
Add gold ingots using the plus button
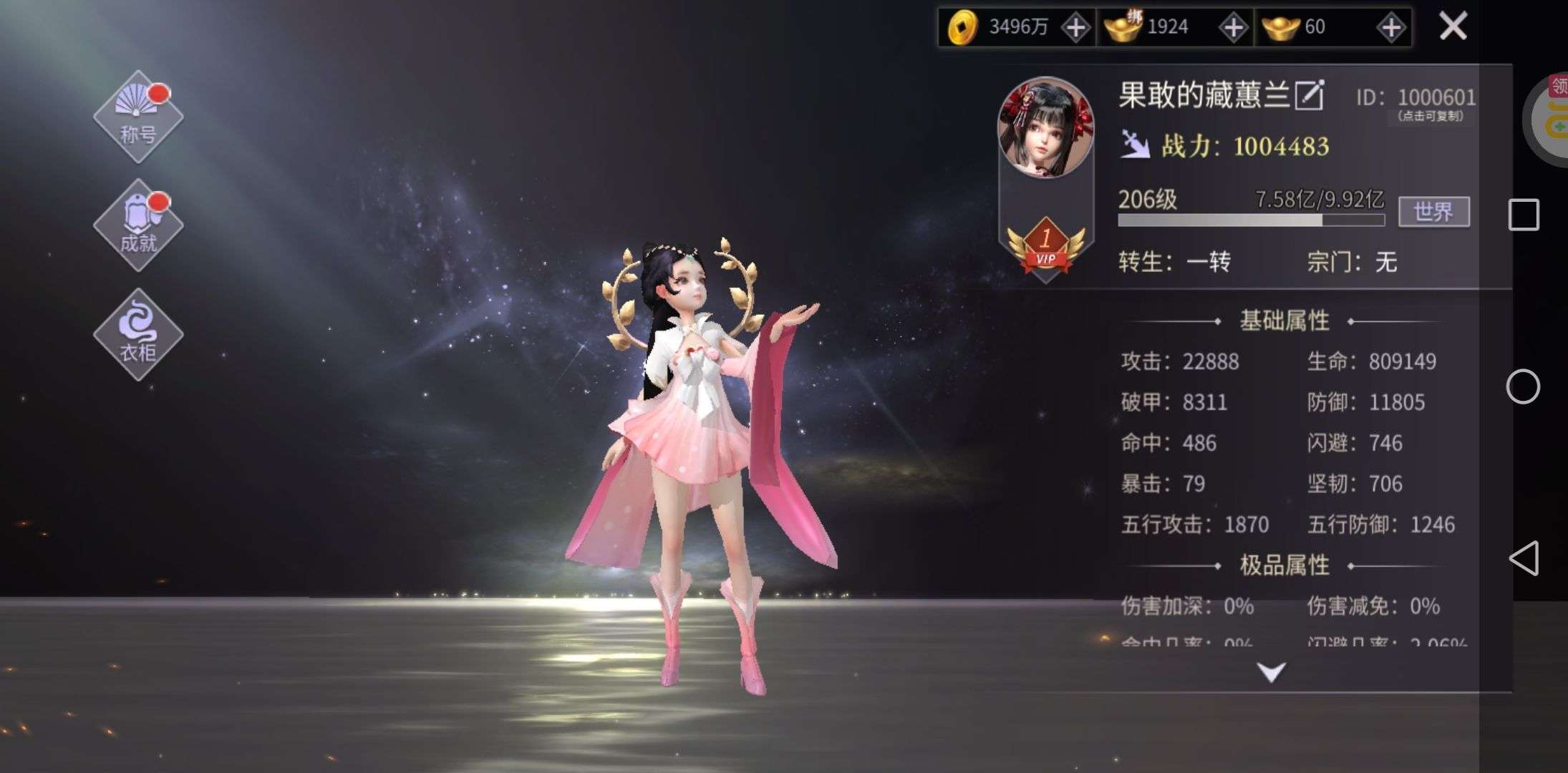point(1390,28)
